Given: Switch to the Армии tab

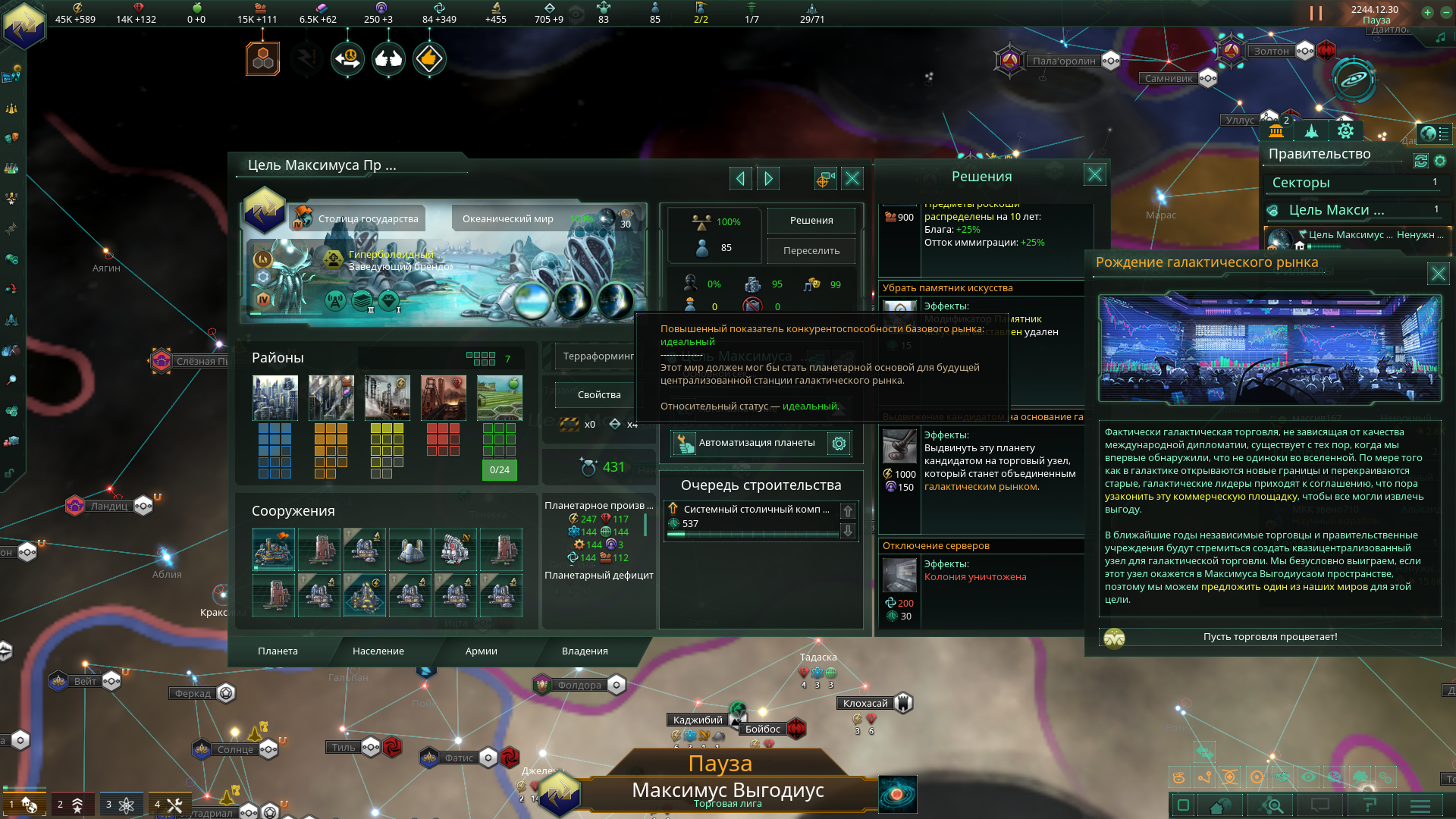Looking at the screenshot, I should [x=481, y=651].
